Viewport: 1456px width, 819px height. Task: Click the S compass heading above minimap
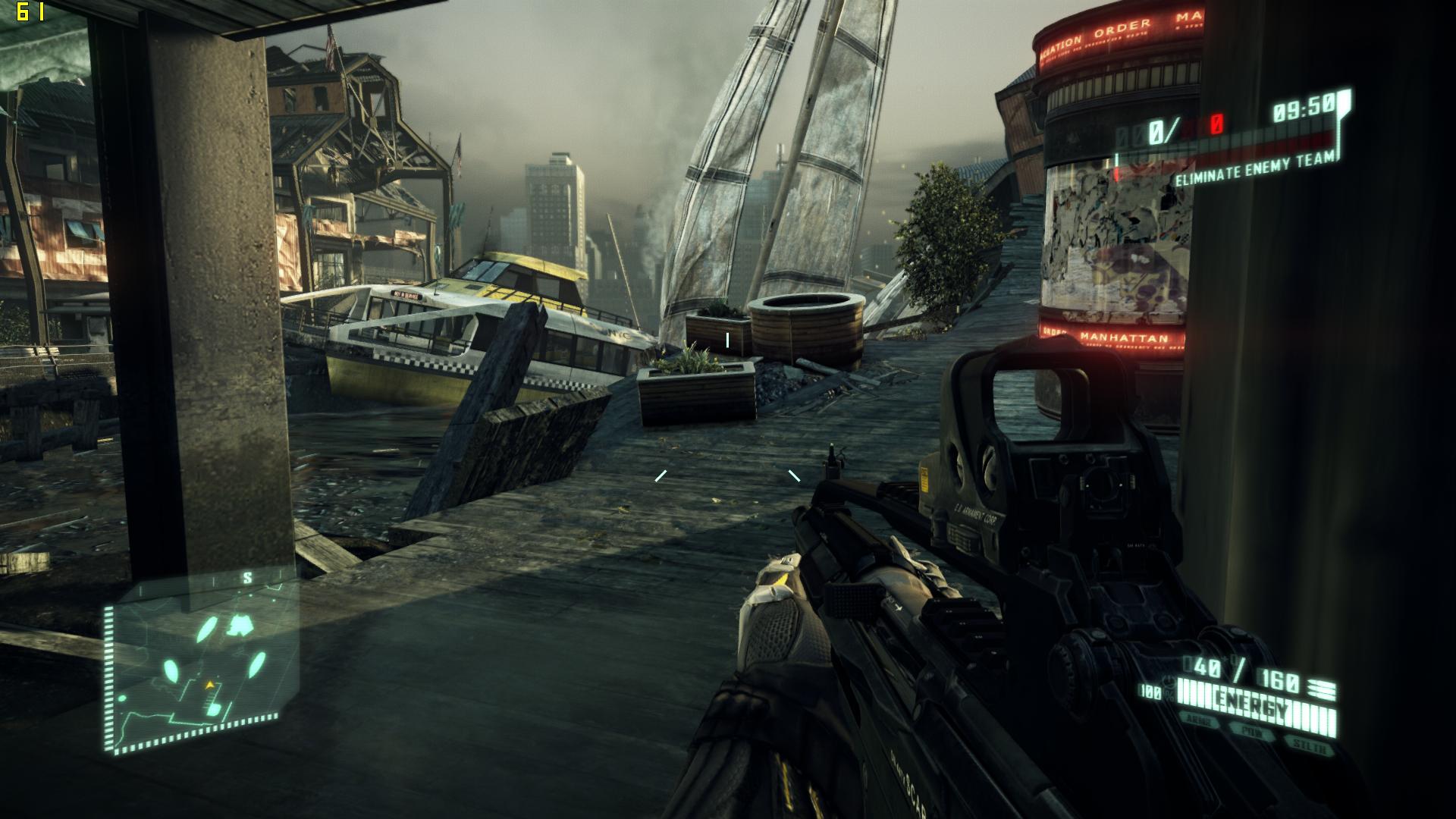click(x=247, y=578)
